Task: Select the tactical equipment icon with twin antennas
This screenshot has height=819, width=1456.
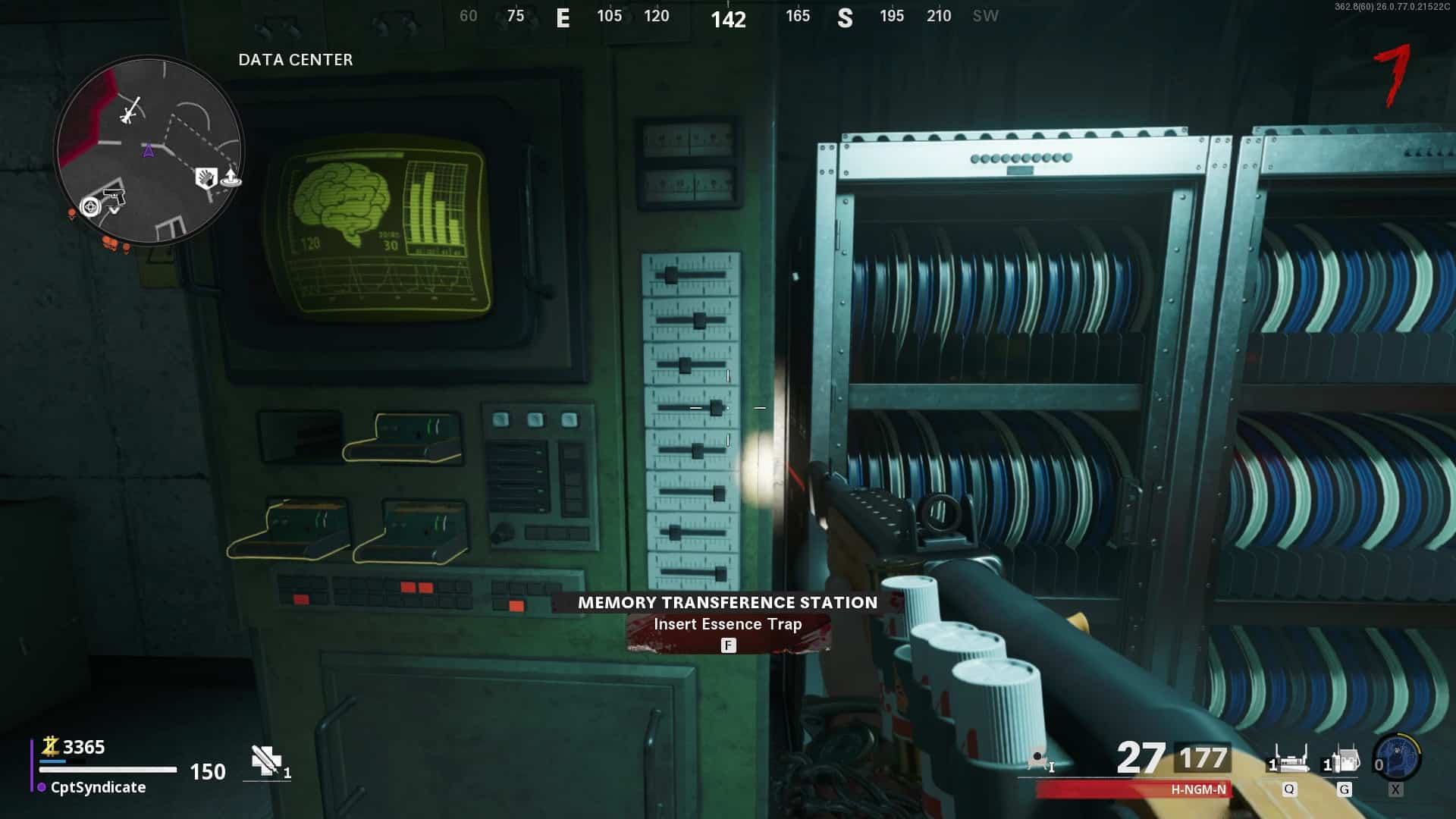Action: (1289, 760)
